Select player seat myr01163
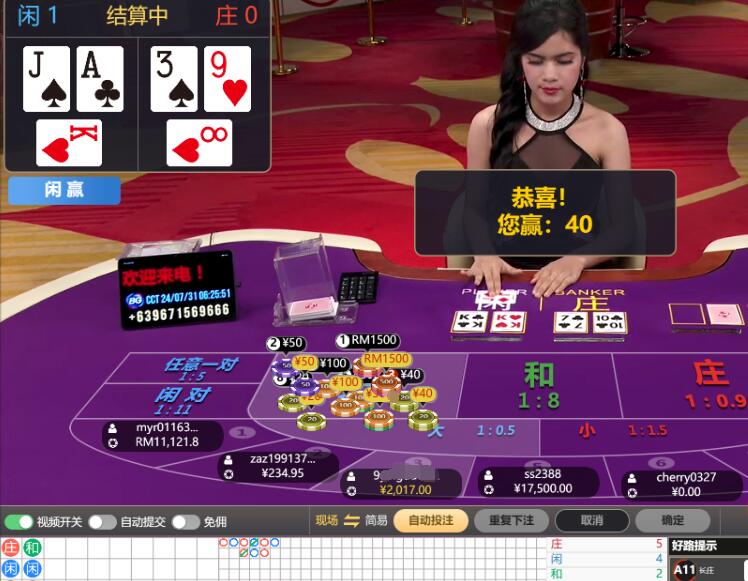This screenshot has height=581, width=748. pos(166,434)
